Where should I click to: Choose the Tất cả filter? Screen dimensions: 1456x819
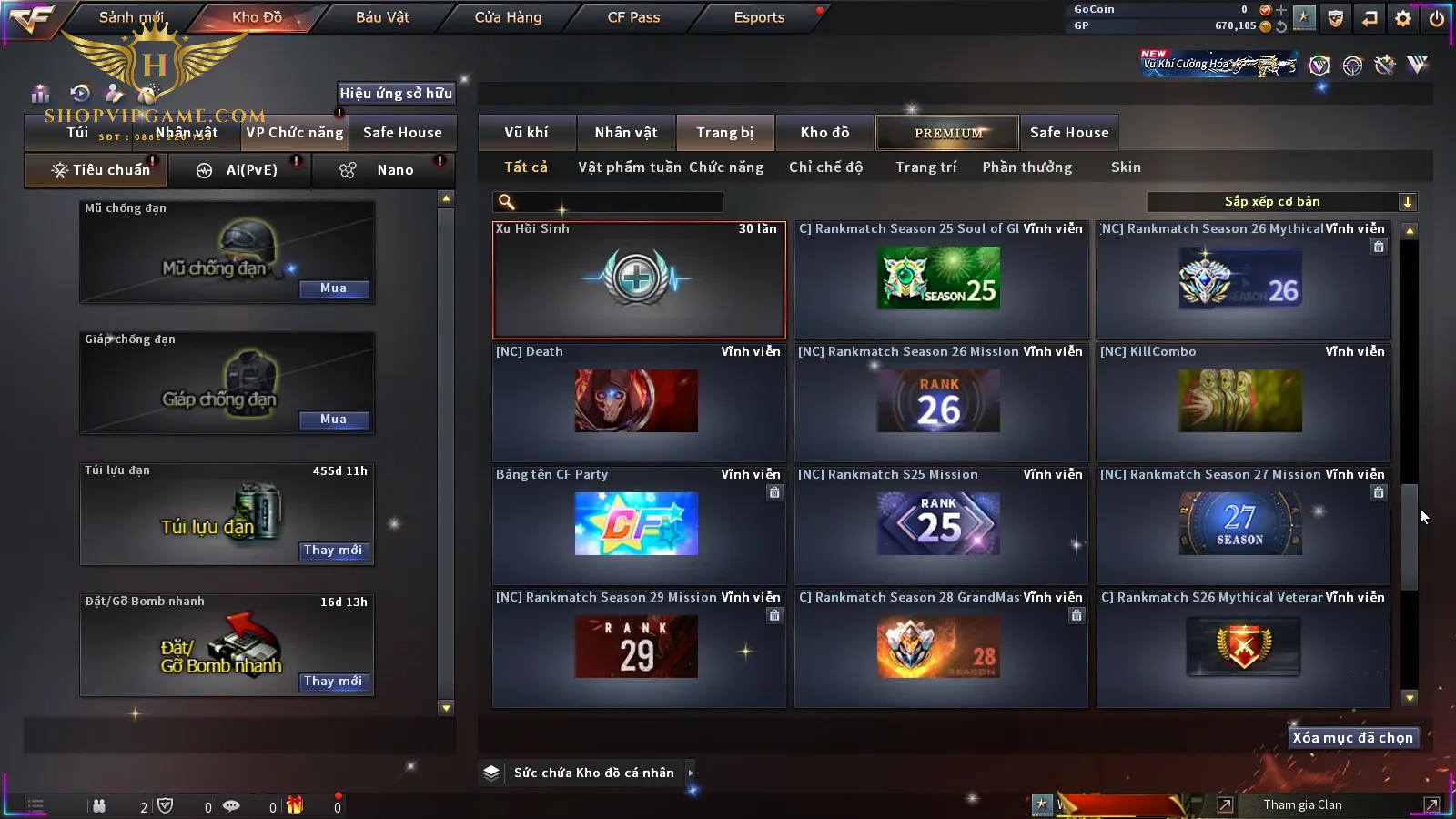click(x=526, y=167)
